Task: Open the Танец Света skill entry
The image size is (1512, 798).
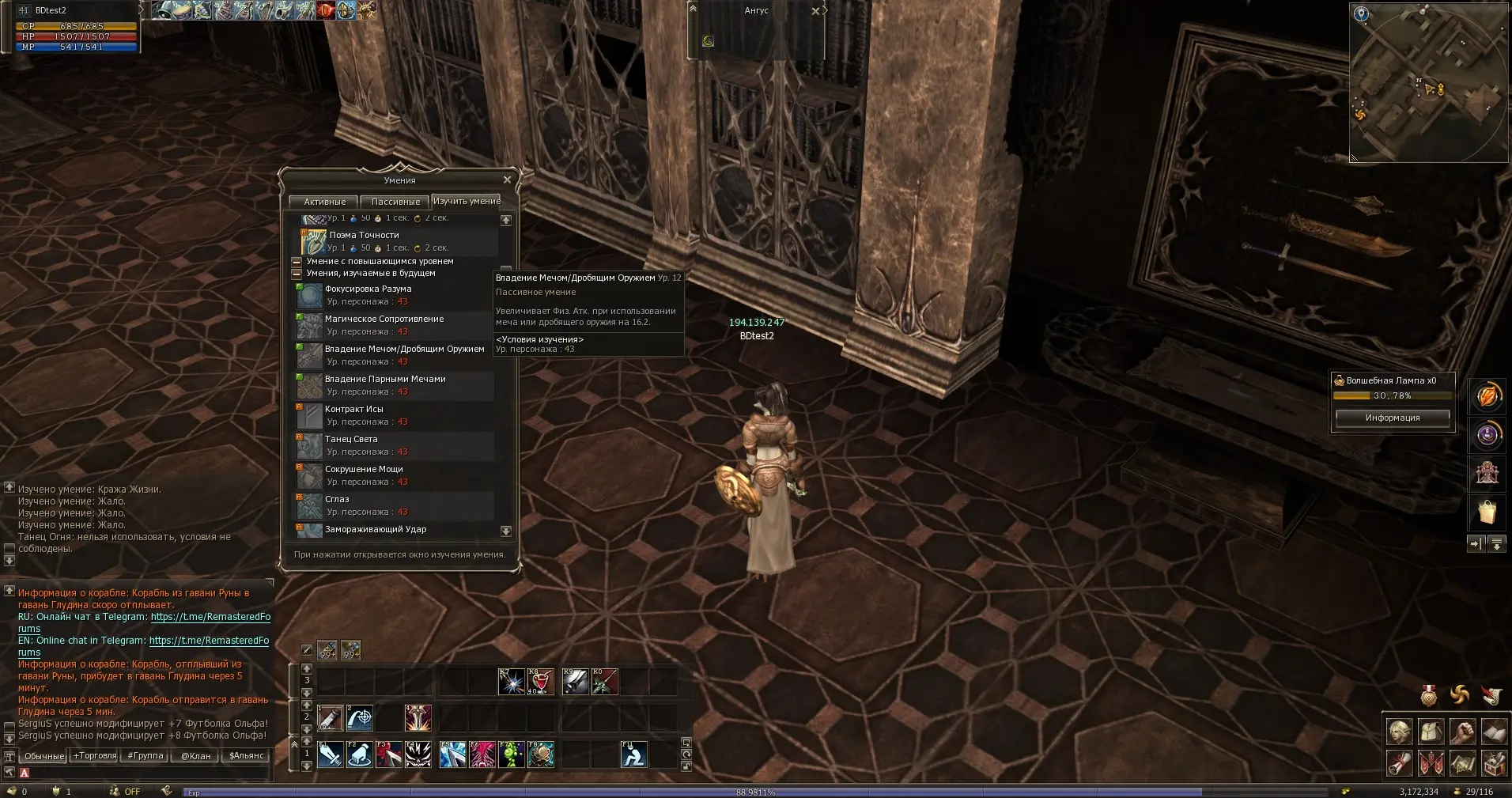Action: (x=351, y=440)
